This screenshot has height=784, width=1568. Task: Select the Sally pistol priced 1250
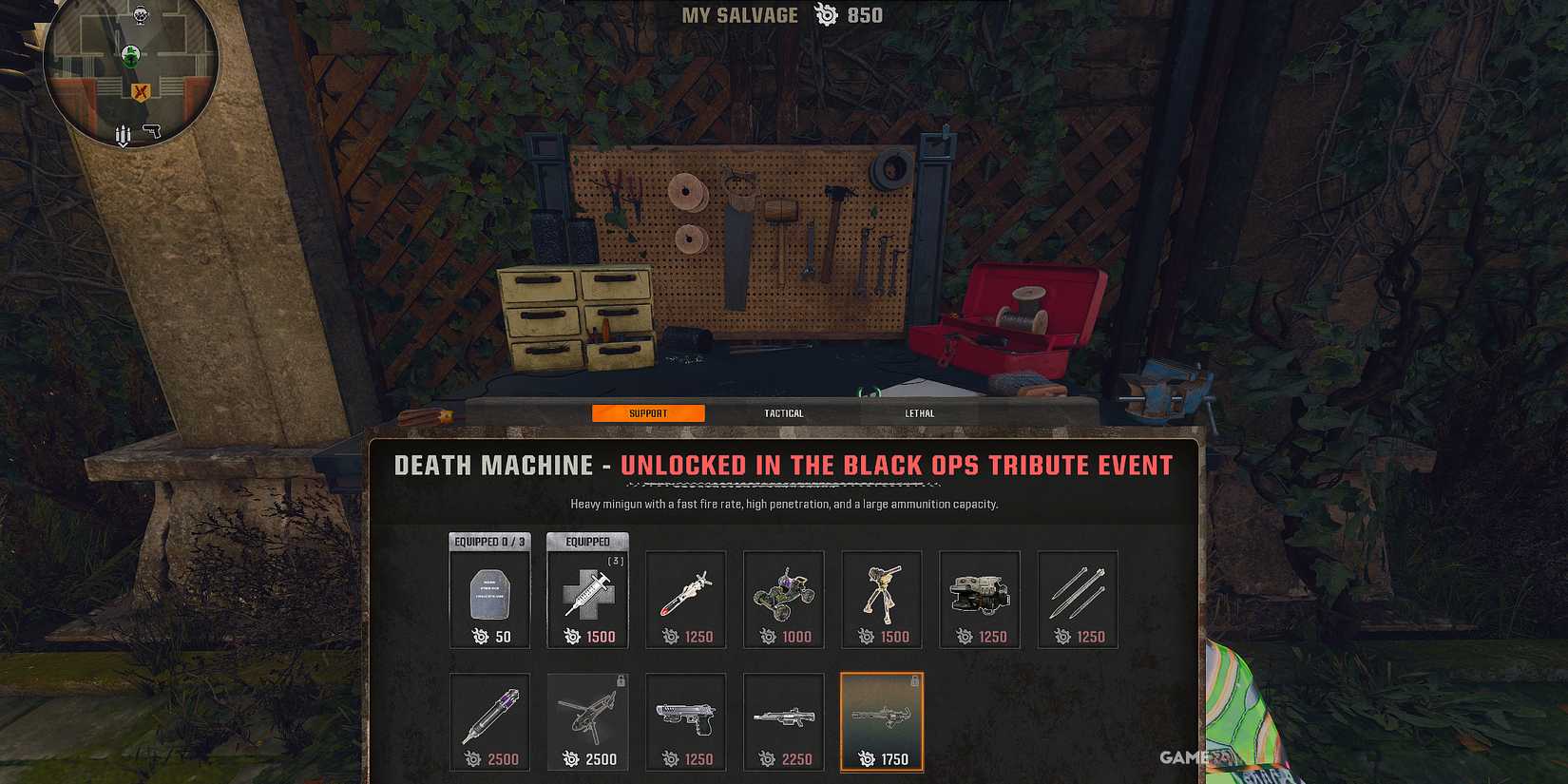click(x=685, y=722)
